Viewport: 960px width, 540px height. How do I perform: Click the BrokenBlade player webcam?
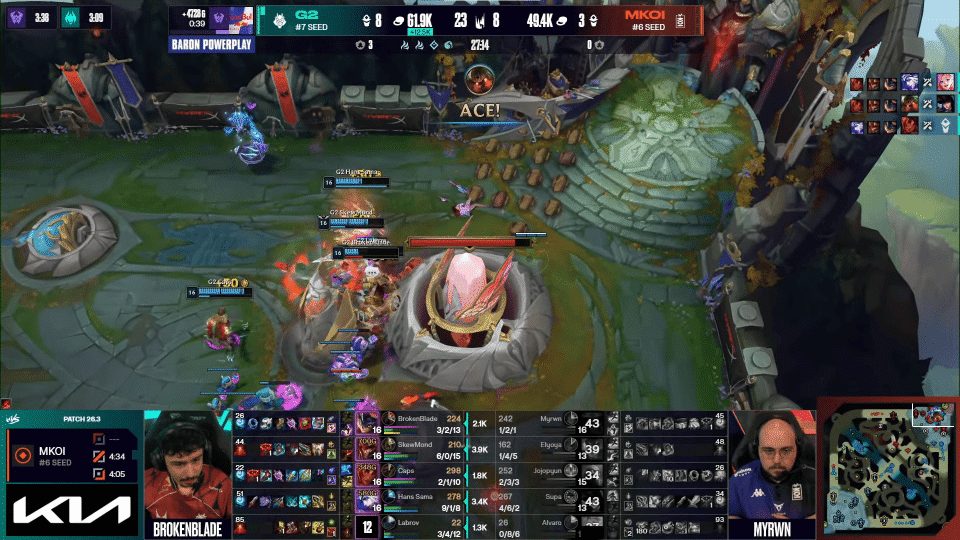click(x=187, y=467)
